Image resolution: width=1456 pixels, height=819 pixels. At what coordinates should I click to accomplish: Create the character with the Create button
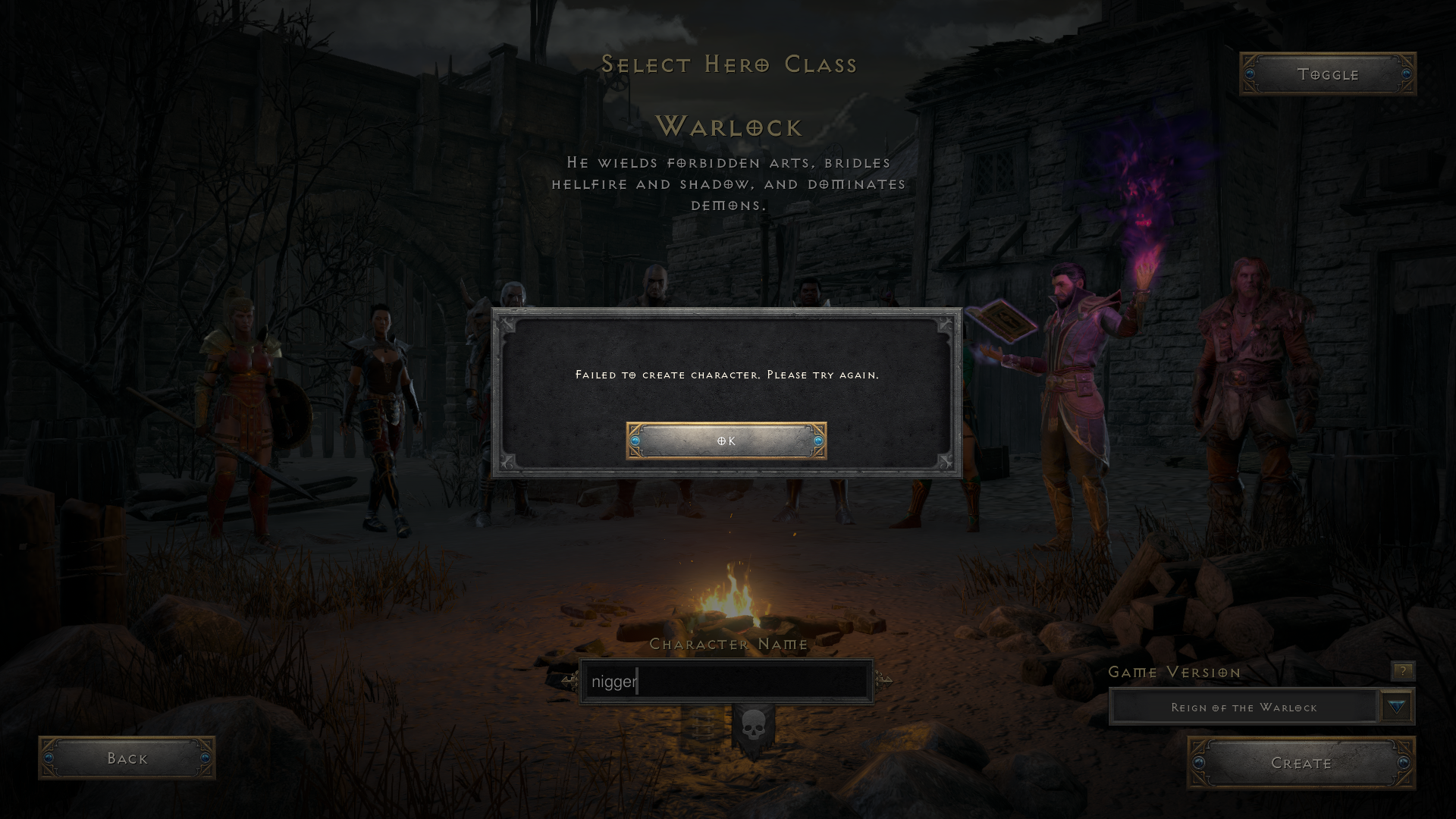[1301, 763]
